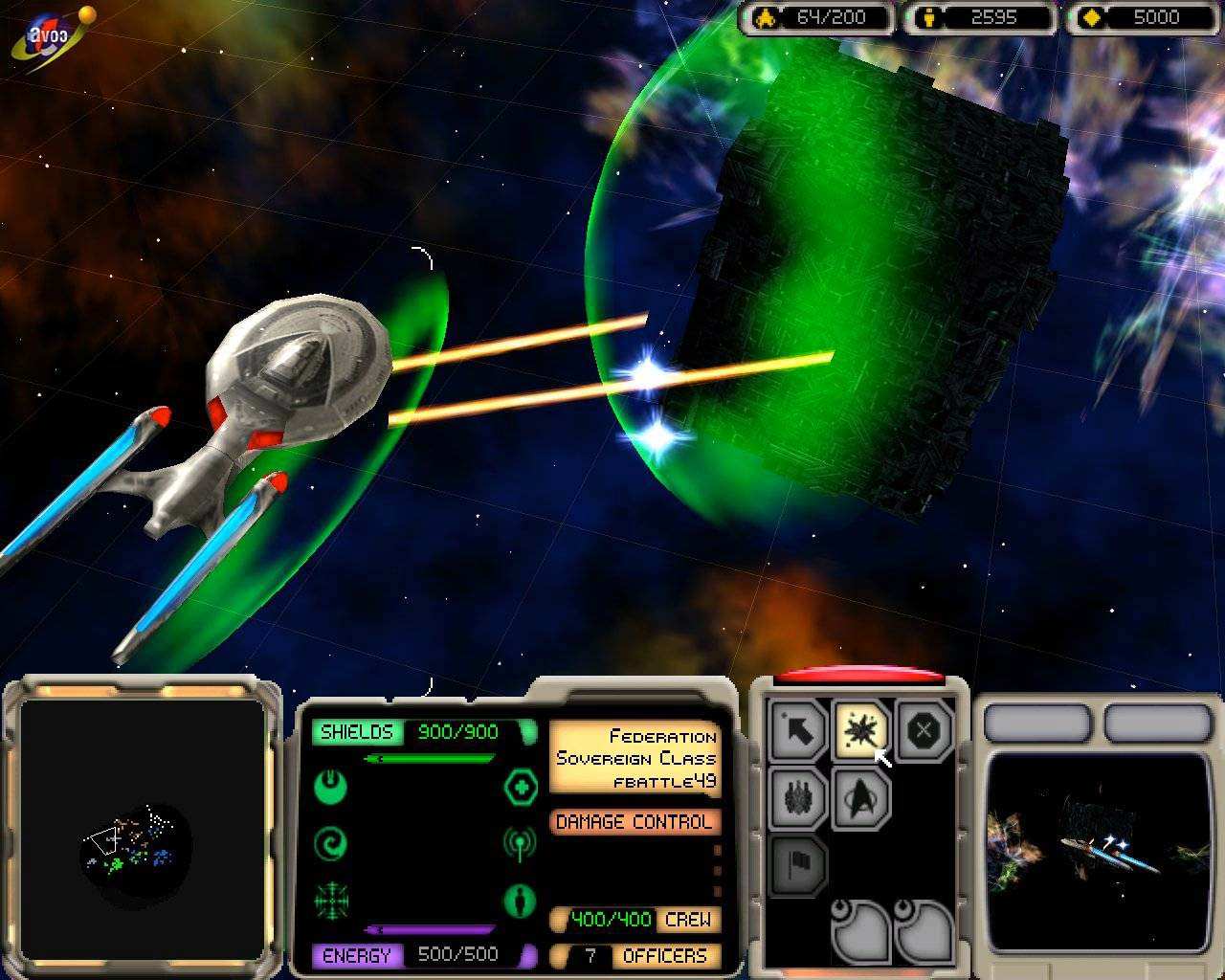1225x980 pixels.
Task: Click the life support hexagon cross icon
Action: (520, 787)
